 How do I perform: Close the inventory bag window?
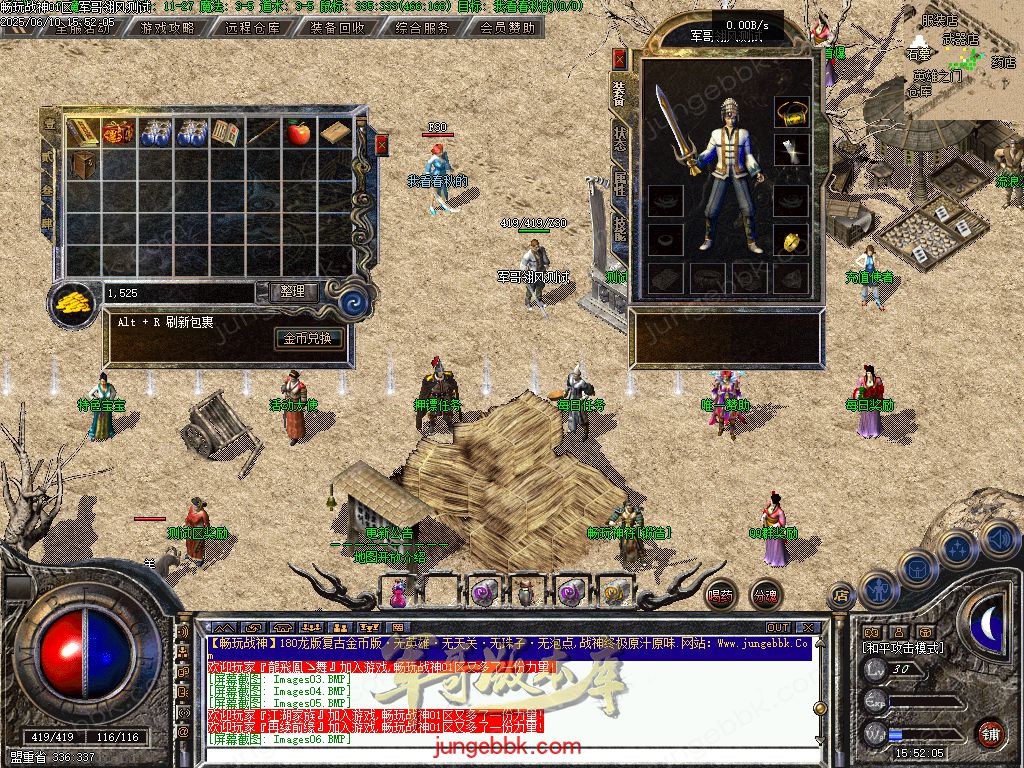(x=381, y=146)
